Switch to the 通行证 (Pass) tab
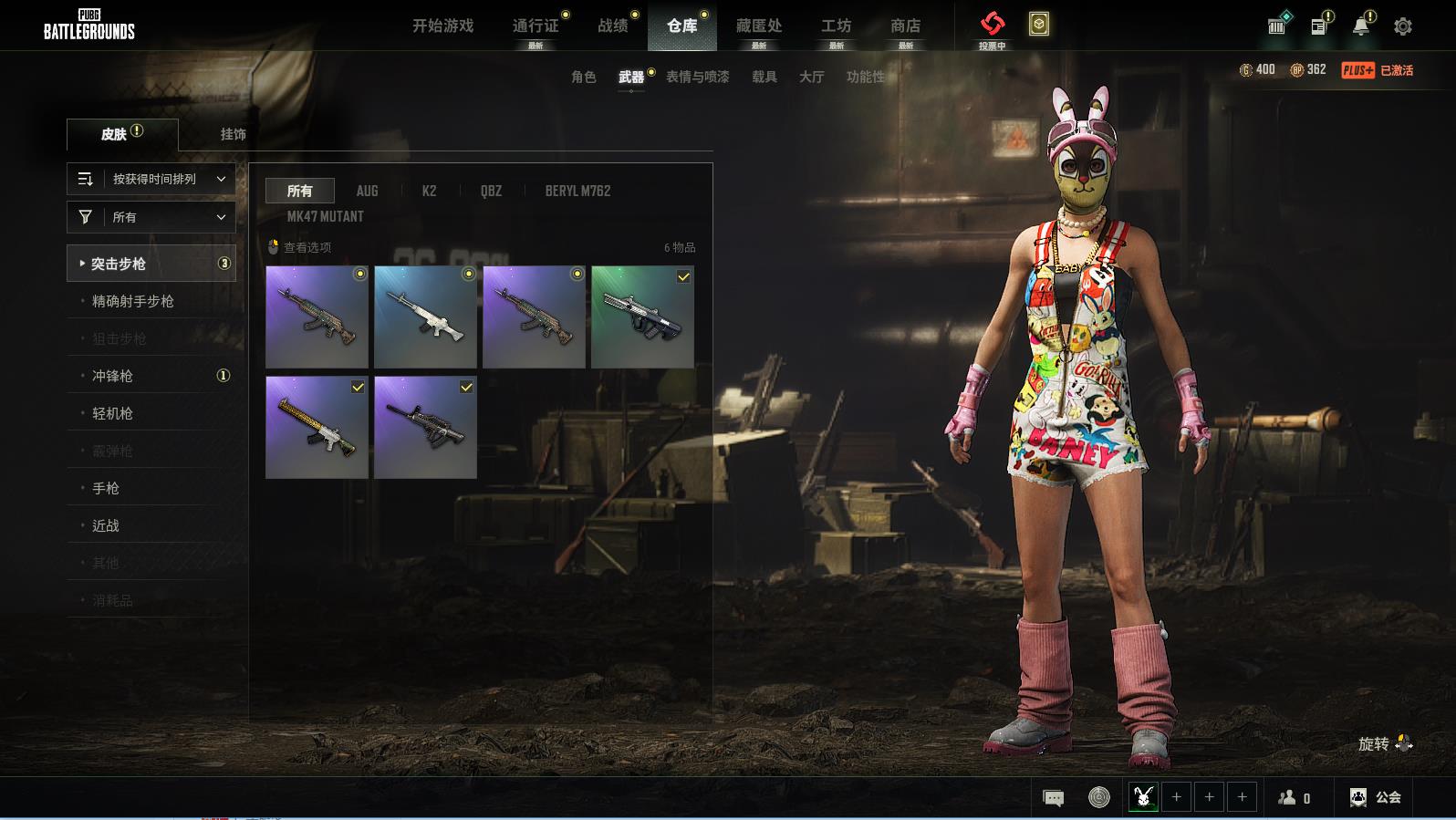The image size is (1456, 820). coord(536,26)
